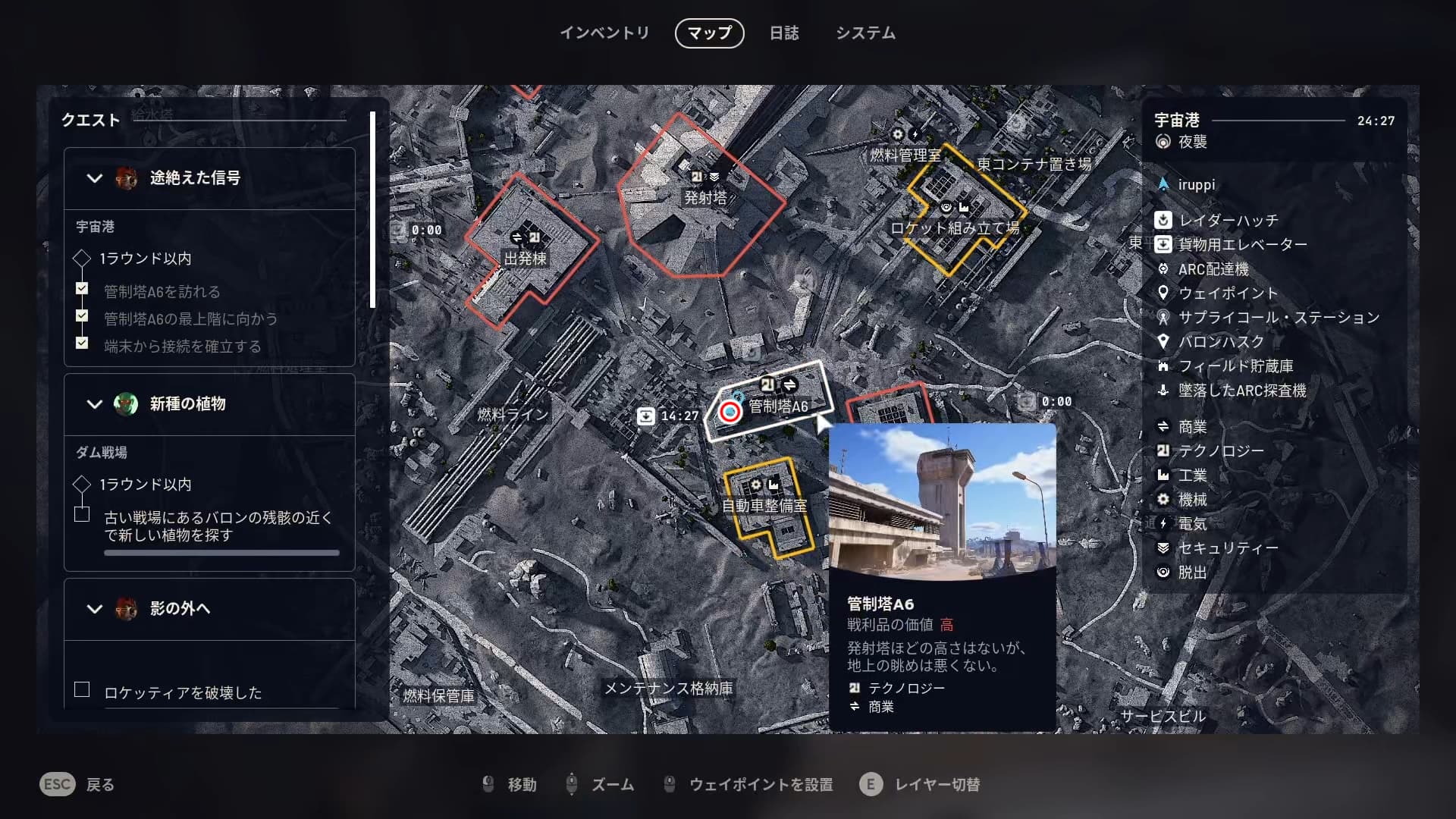Viewport: 1456px width, 819px height.
Task: Collapse the 途絶えた信号 quest entry
Action: pos(95,178)
